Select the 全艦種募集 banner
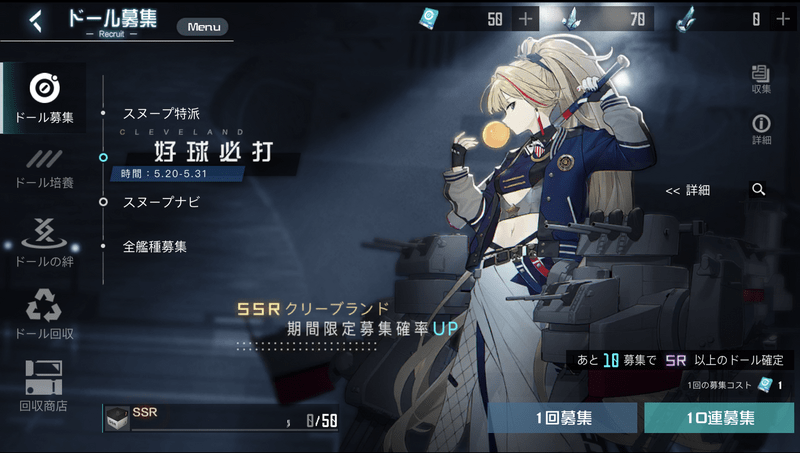 (x=154, y=246)
